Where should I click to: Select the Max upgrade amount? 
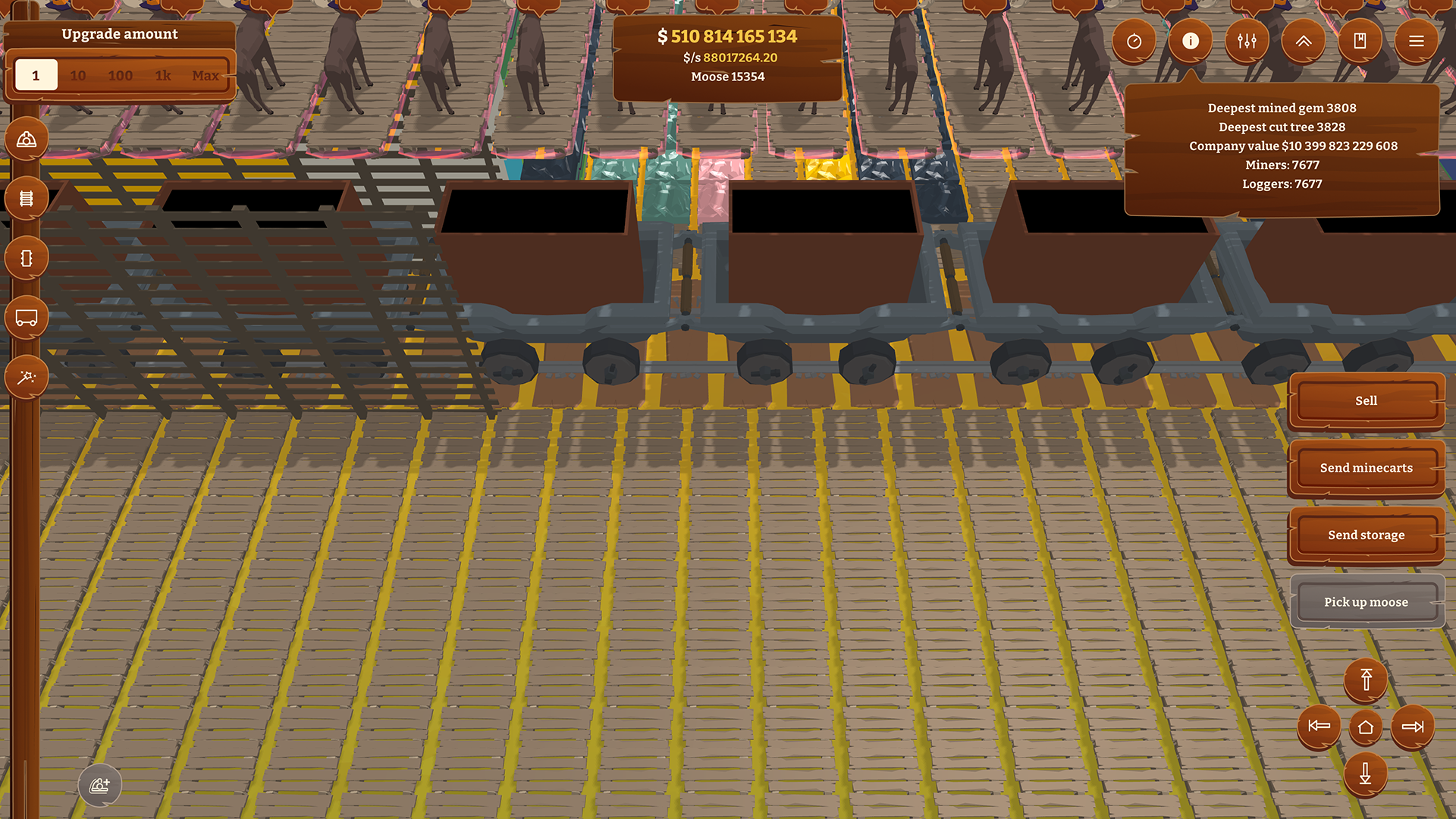point(206,75)
